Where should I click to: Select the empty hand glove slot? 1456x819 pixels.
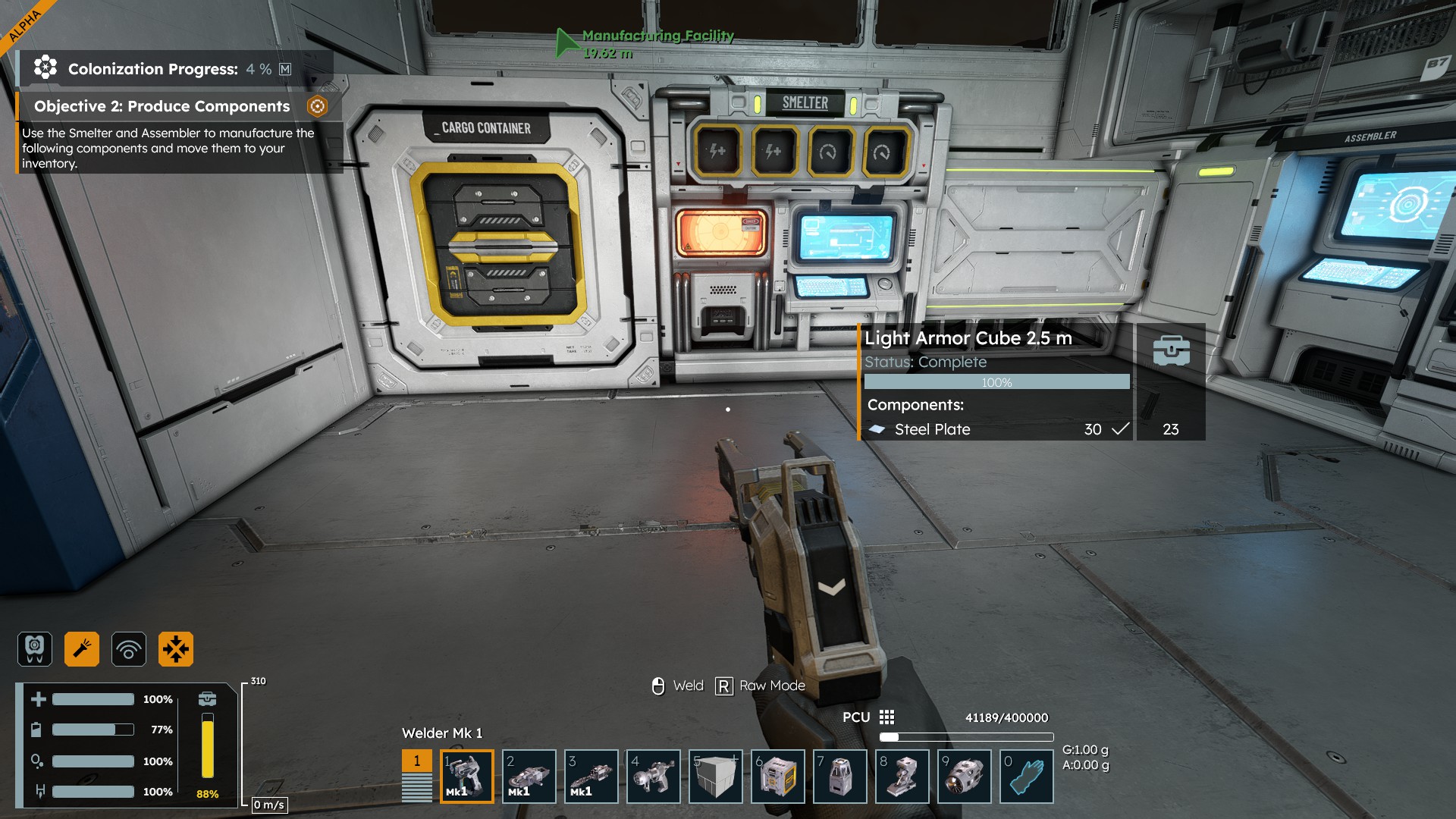[1026, 776]
